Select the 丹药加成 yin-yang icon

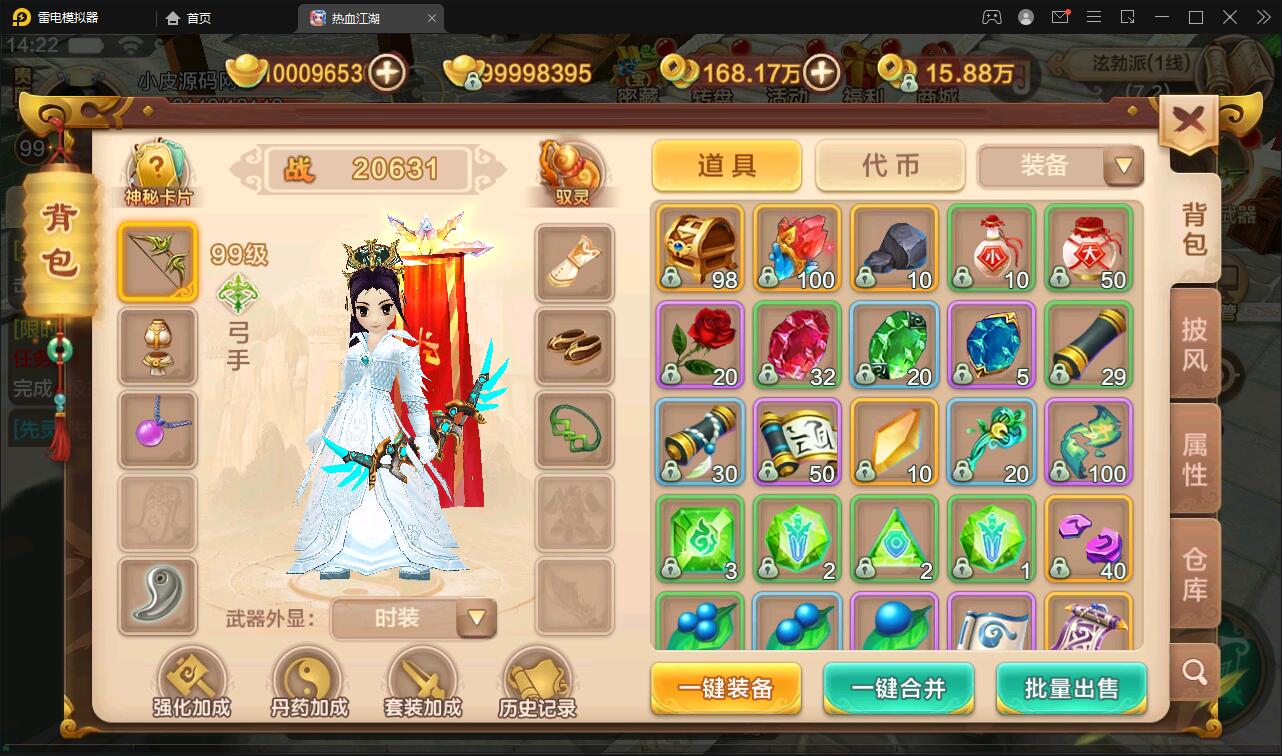pos(308,672)
